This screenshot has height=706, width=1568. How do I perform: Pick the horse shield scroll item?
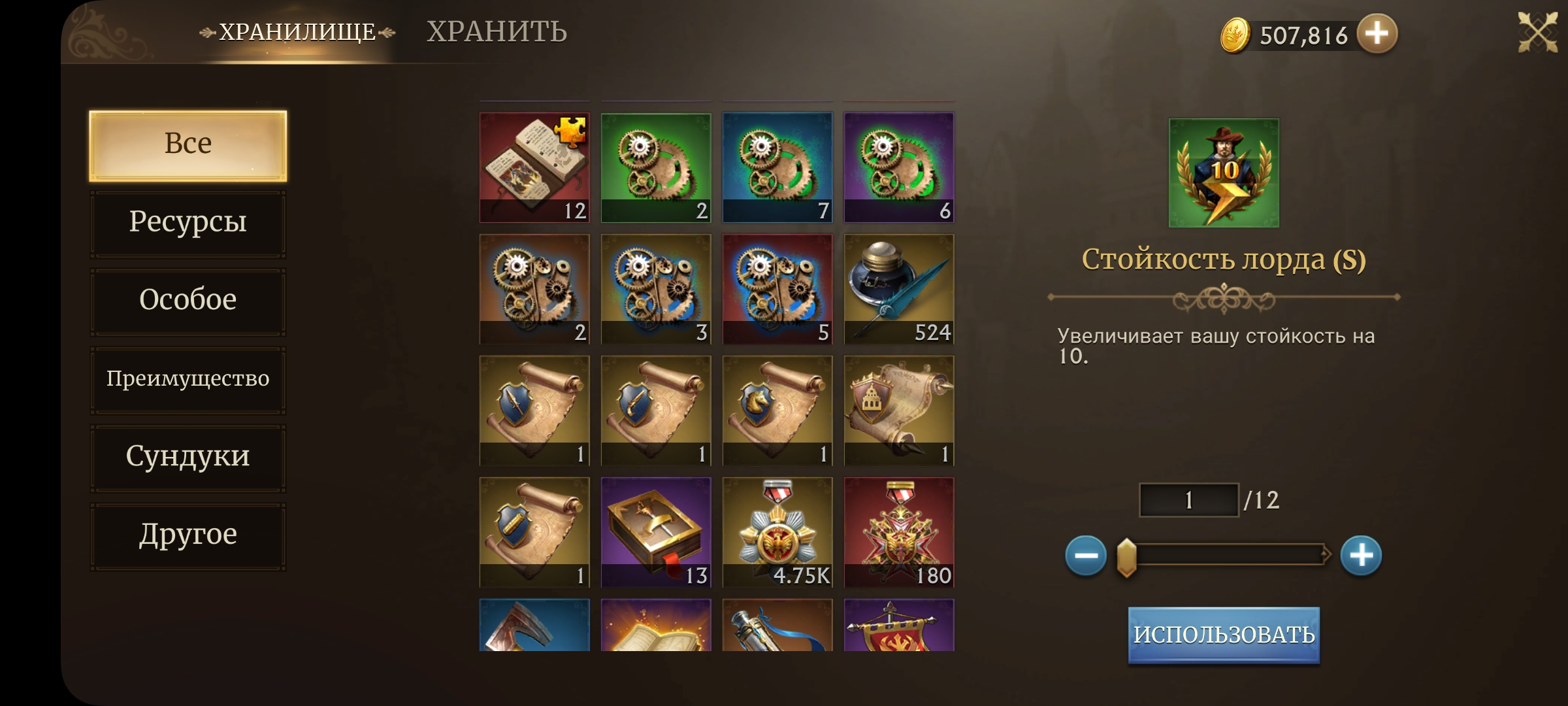(x=777, y=411)
